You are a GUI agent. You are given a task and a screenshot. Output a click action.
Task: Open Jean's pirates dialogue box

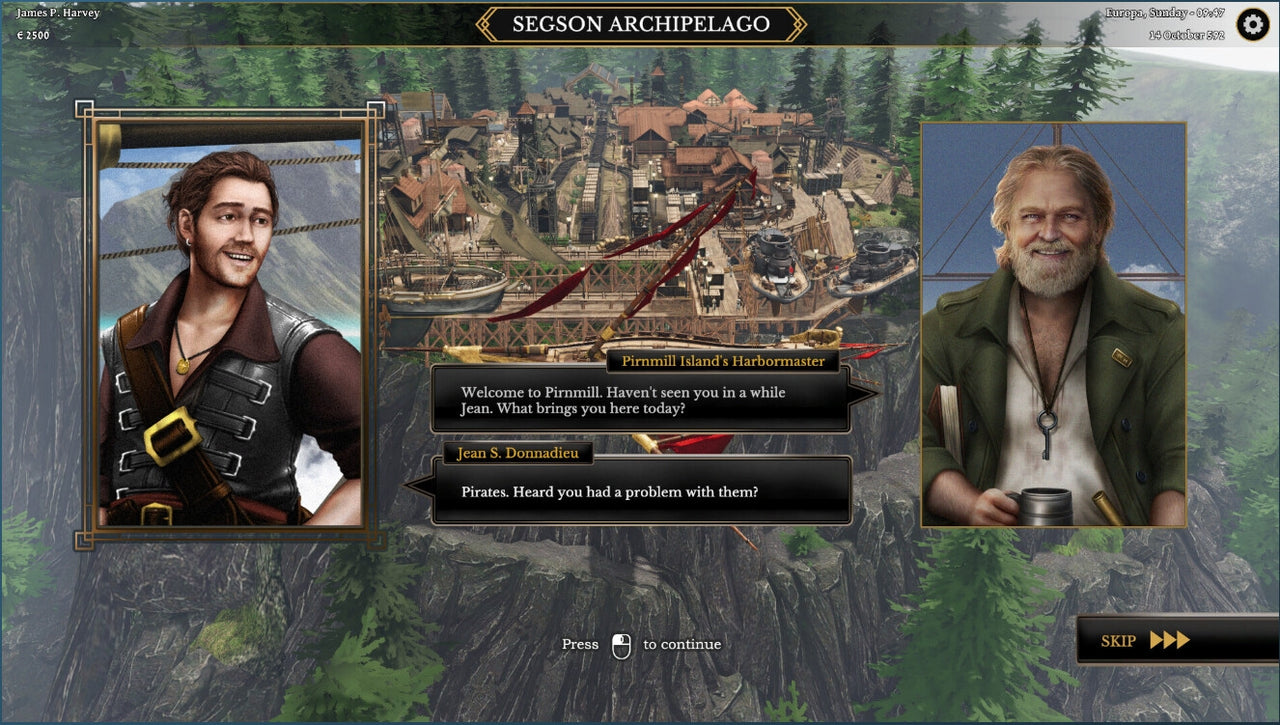pos(640,492)
